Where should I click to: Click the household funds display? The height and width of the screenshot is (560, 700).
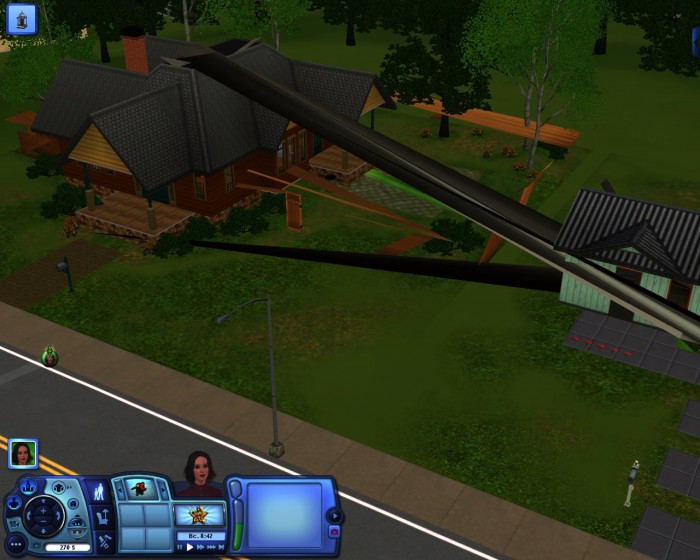click(x=67, y=547)
